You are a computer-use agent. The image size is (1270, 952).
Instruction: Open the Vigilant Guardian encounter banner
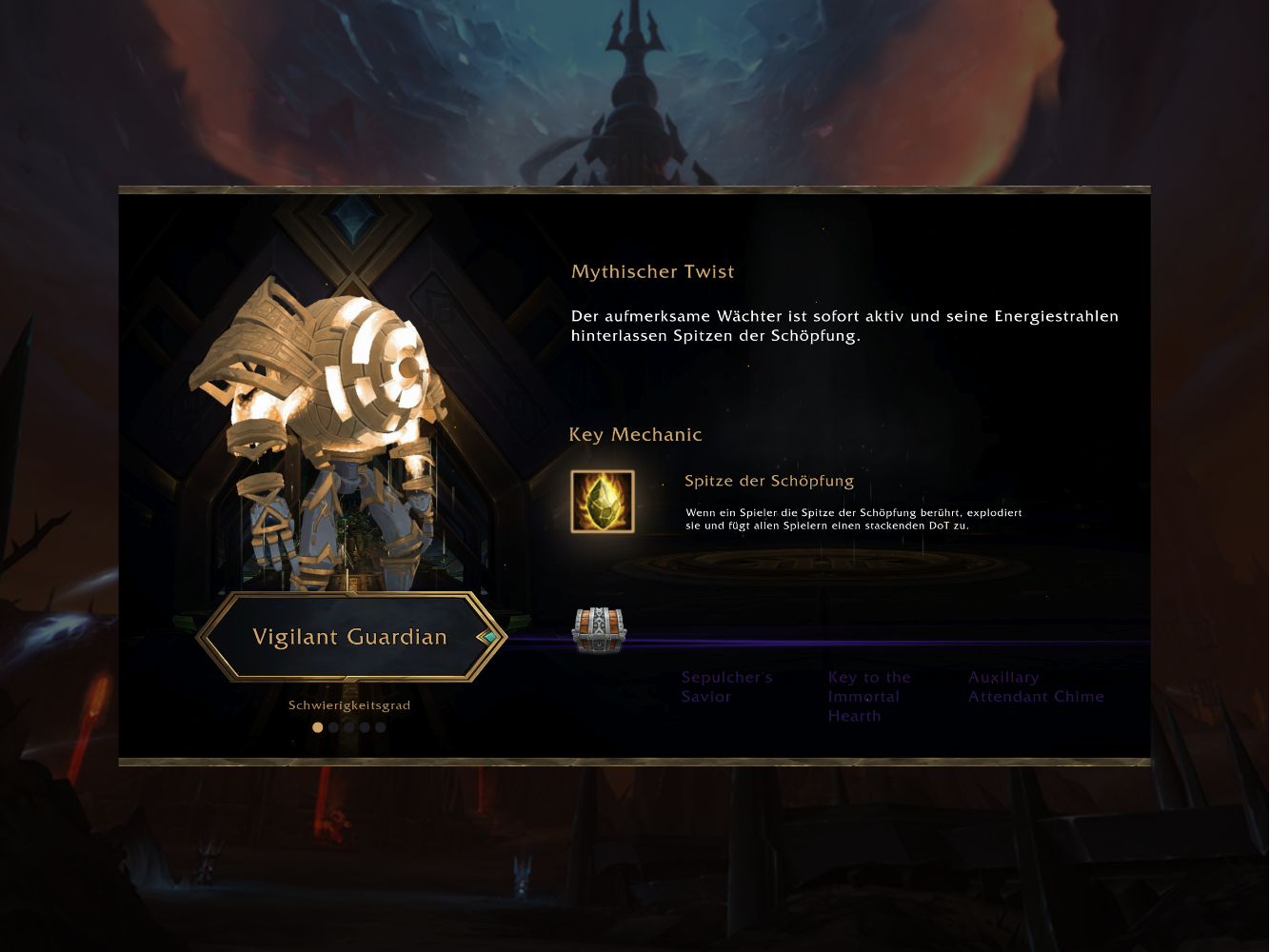coord(349,637)
